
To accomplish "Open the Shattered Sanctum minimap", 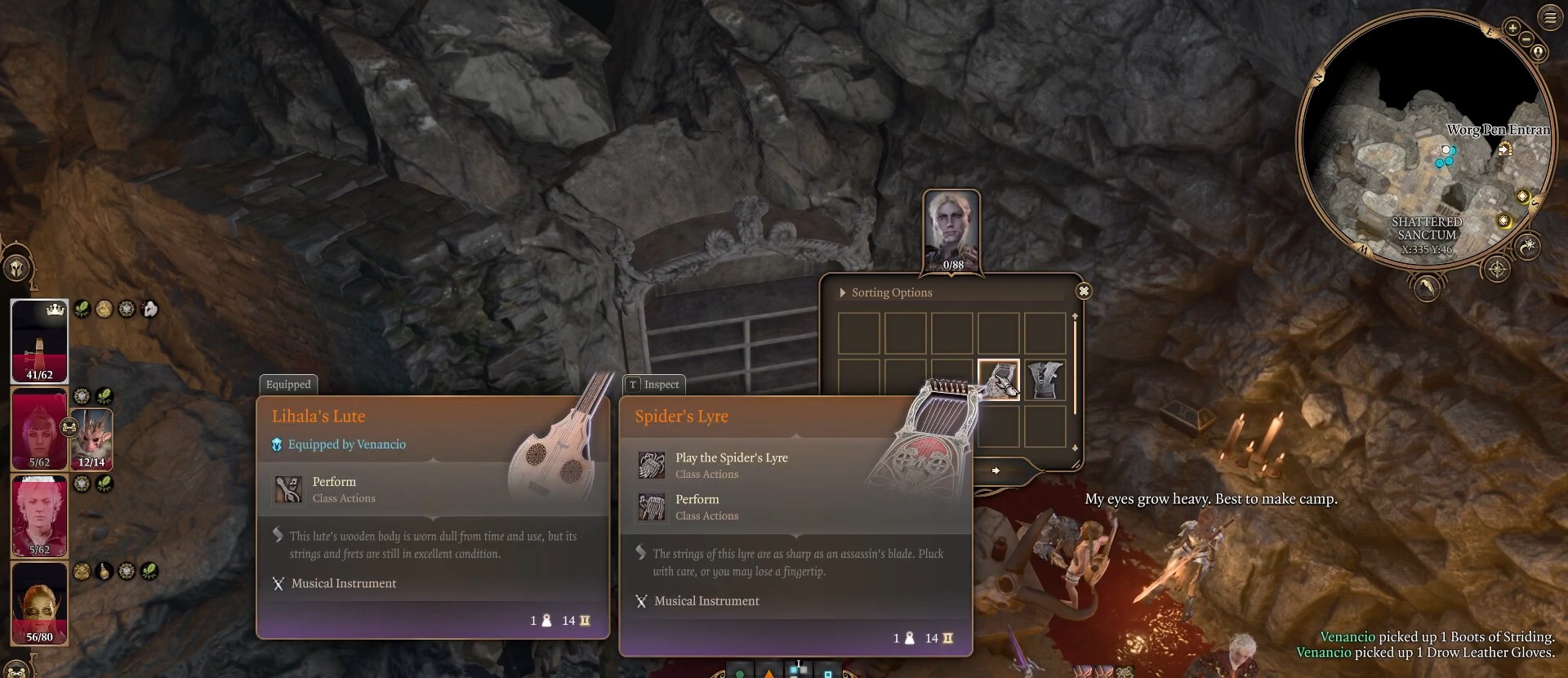I will (x=1425, y=139).
